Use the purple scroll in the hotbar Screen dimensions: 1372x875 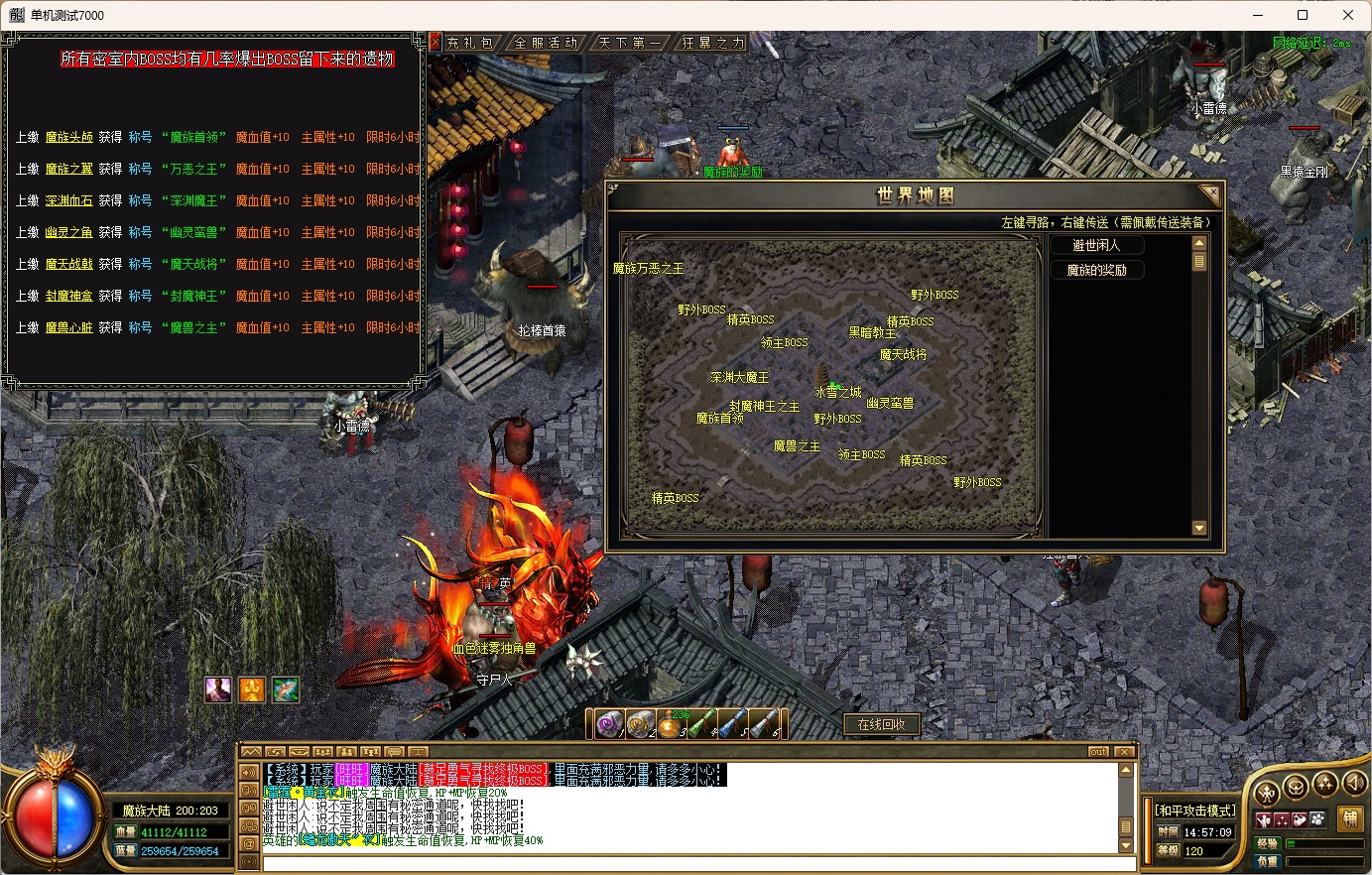point(609,724)
